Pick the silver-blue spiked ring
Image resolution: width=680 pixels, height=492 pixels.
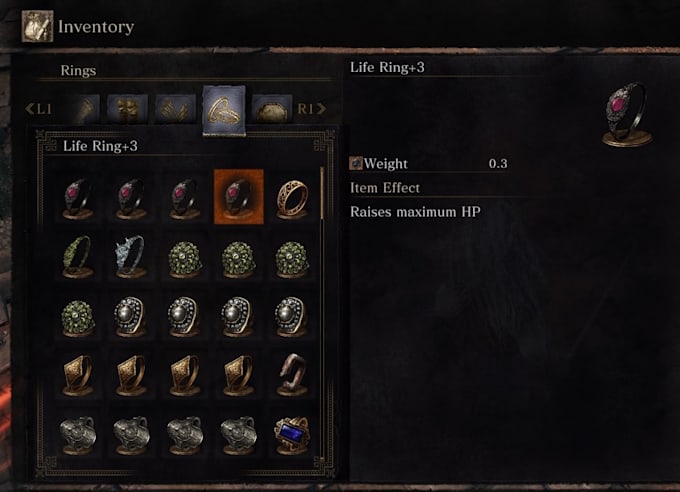coord(131,256)
